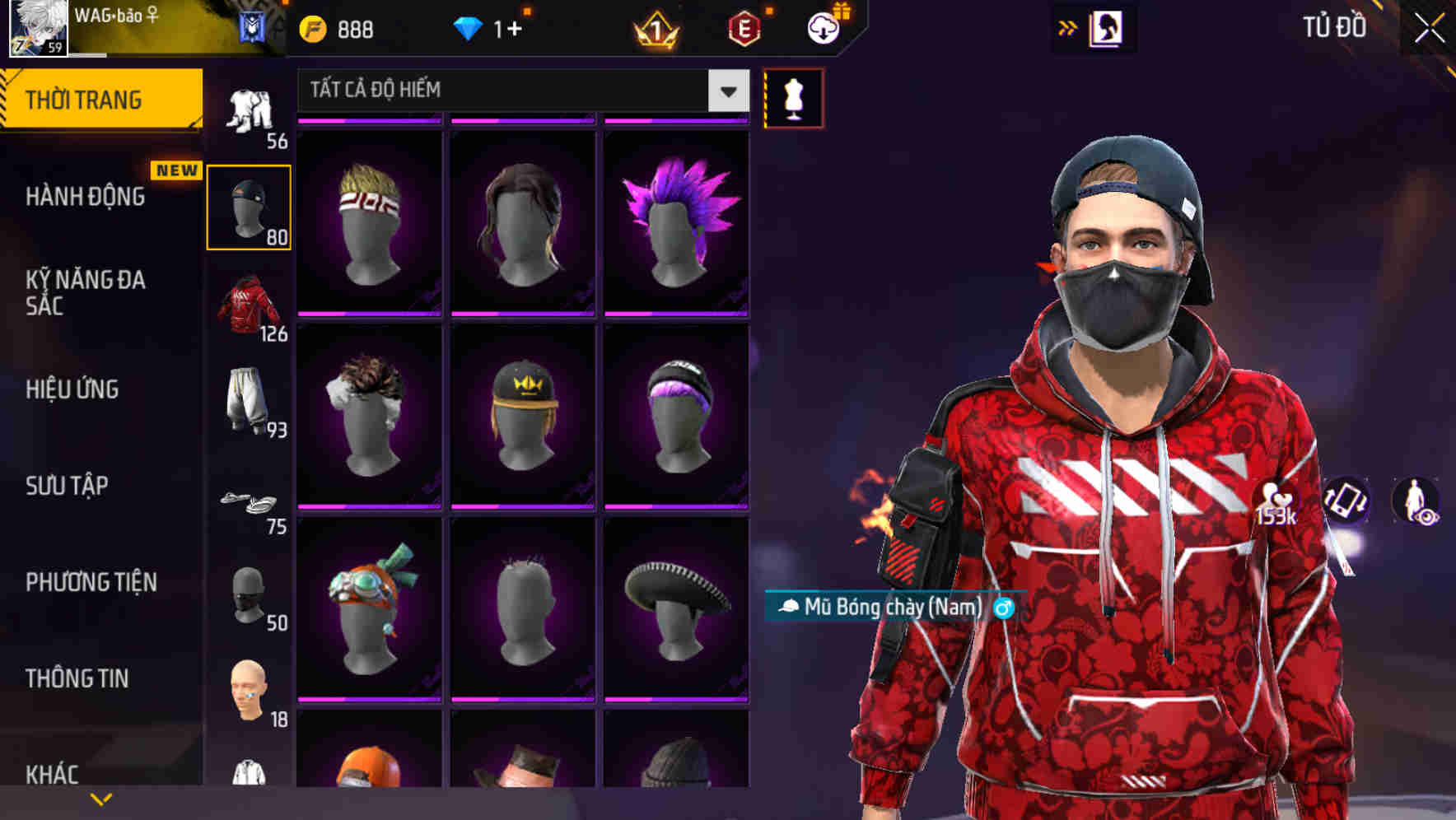
Task: Click the double-chevron collapse arrows near top right
Action: [1068, 27]
